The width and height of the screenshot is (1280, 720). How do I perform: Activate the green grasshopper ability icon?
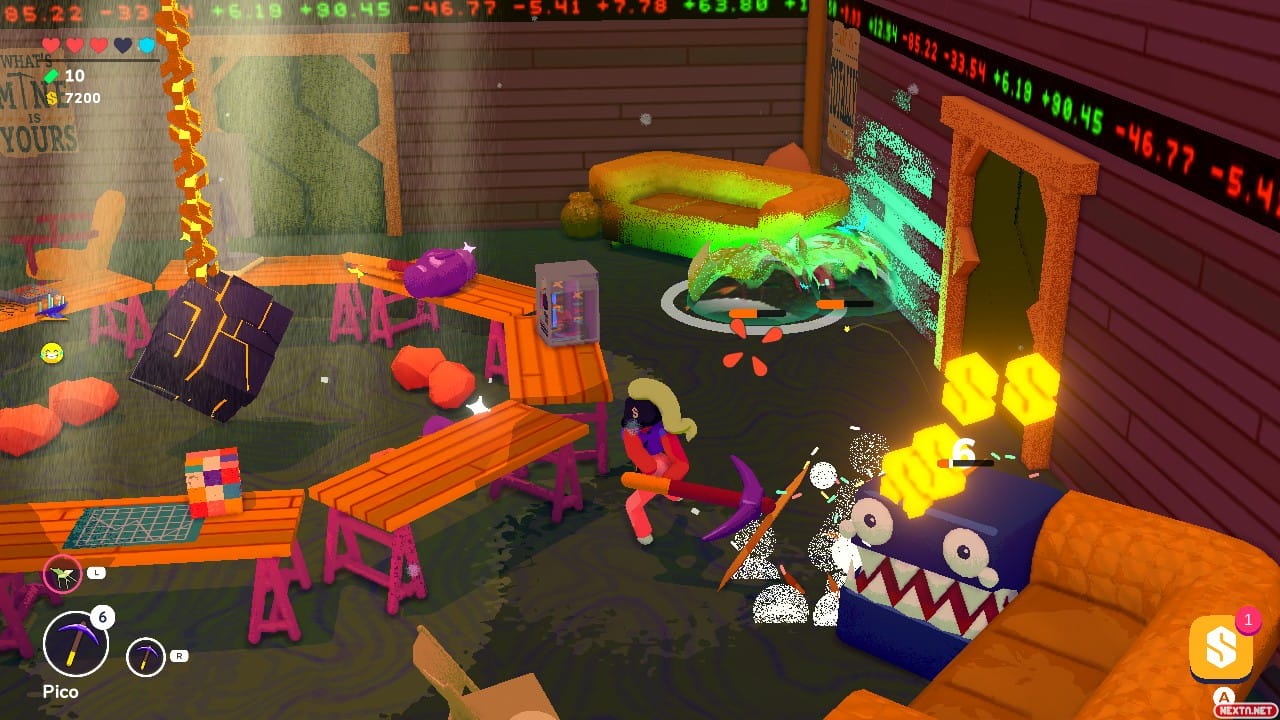tap(63, 573)
